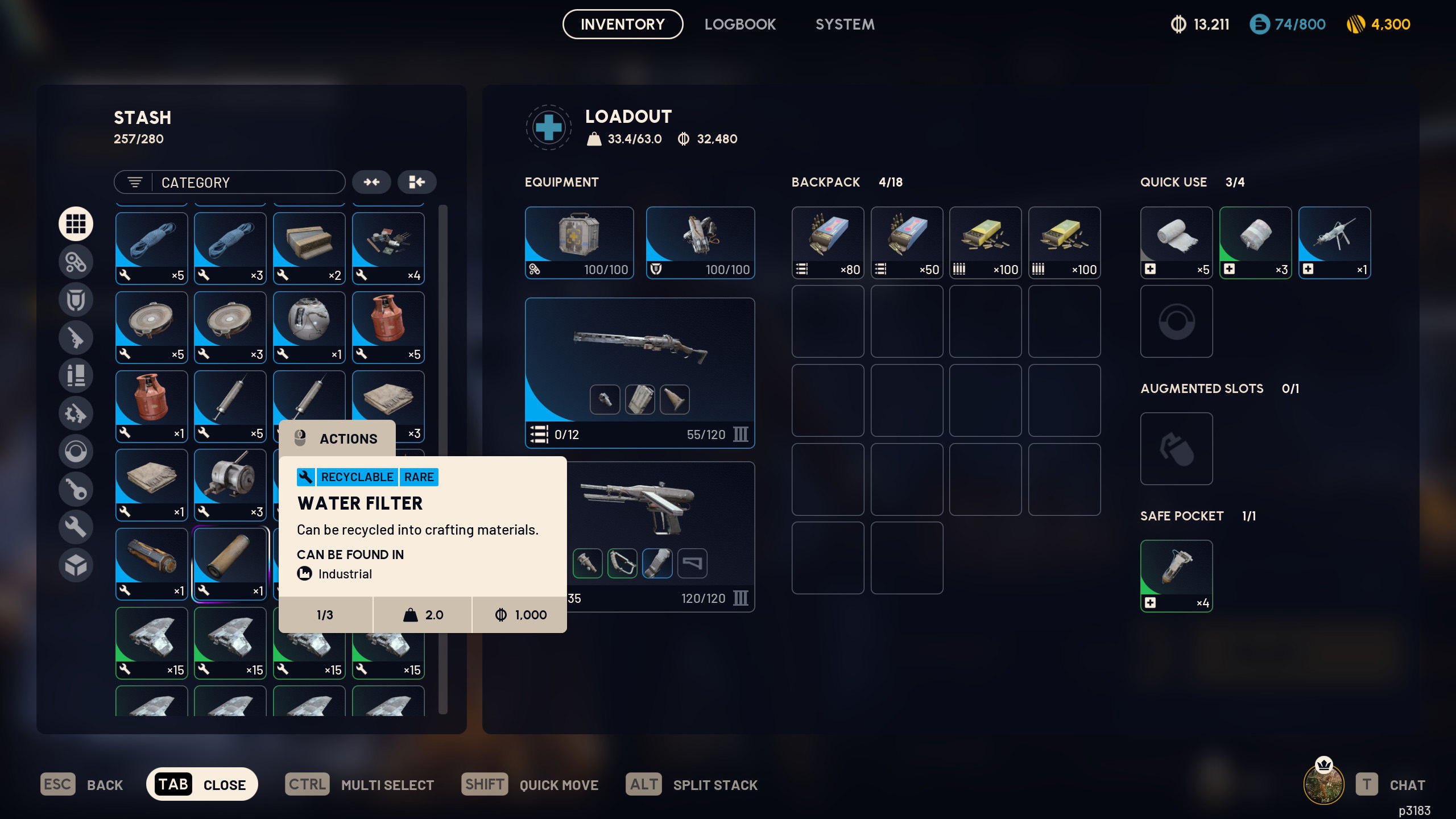Switch to the Logbook tab
1456x819 pixels.
(x=740, y=24)
